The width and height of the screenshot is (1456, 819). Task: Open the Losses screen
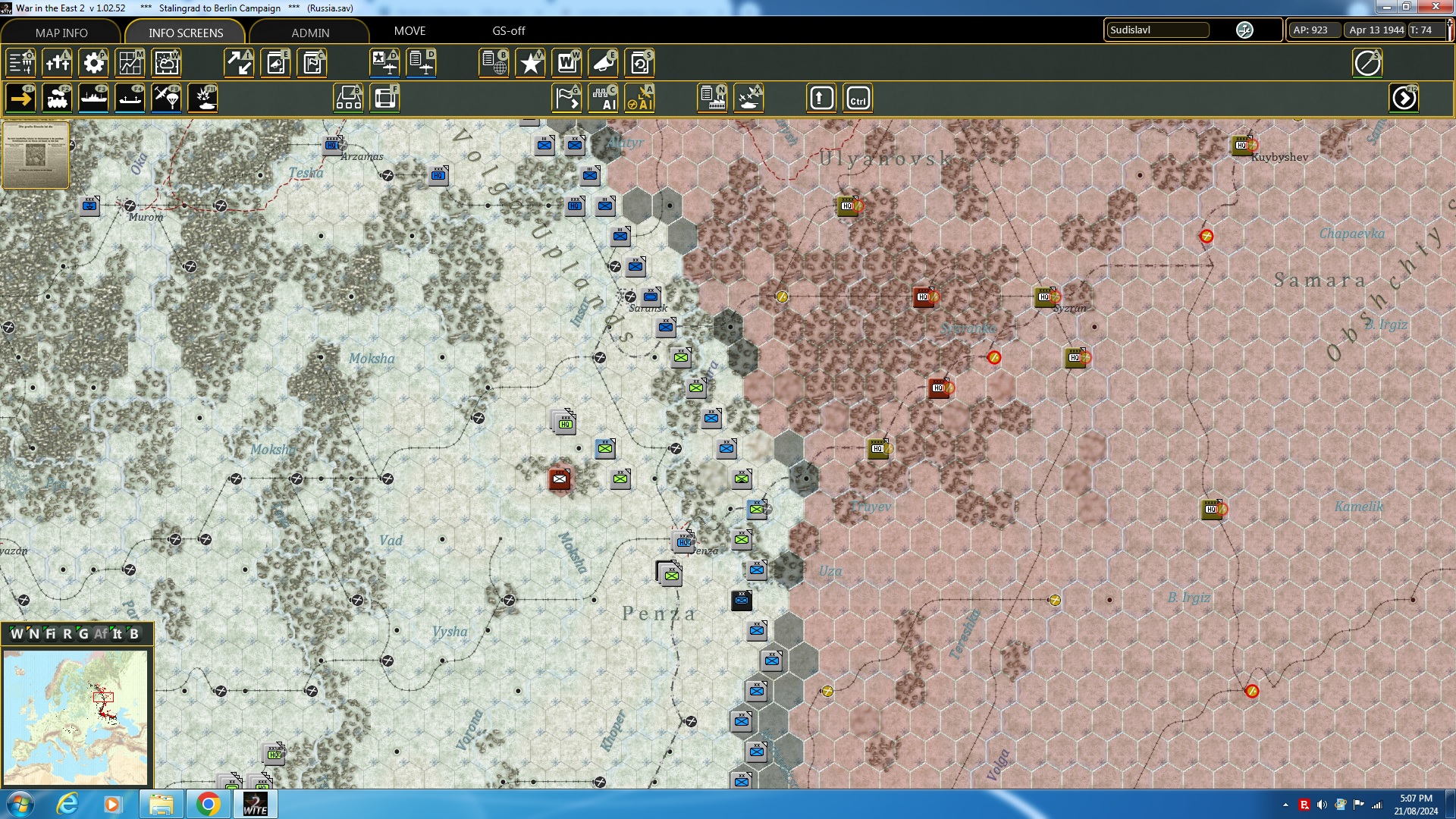pyautogui.click(x=57, y=63)
